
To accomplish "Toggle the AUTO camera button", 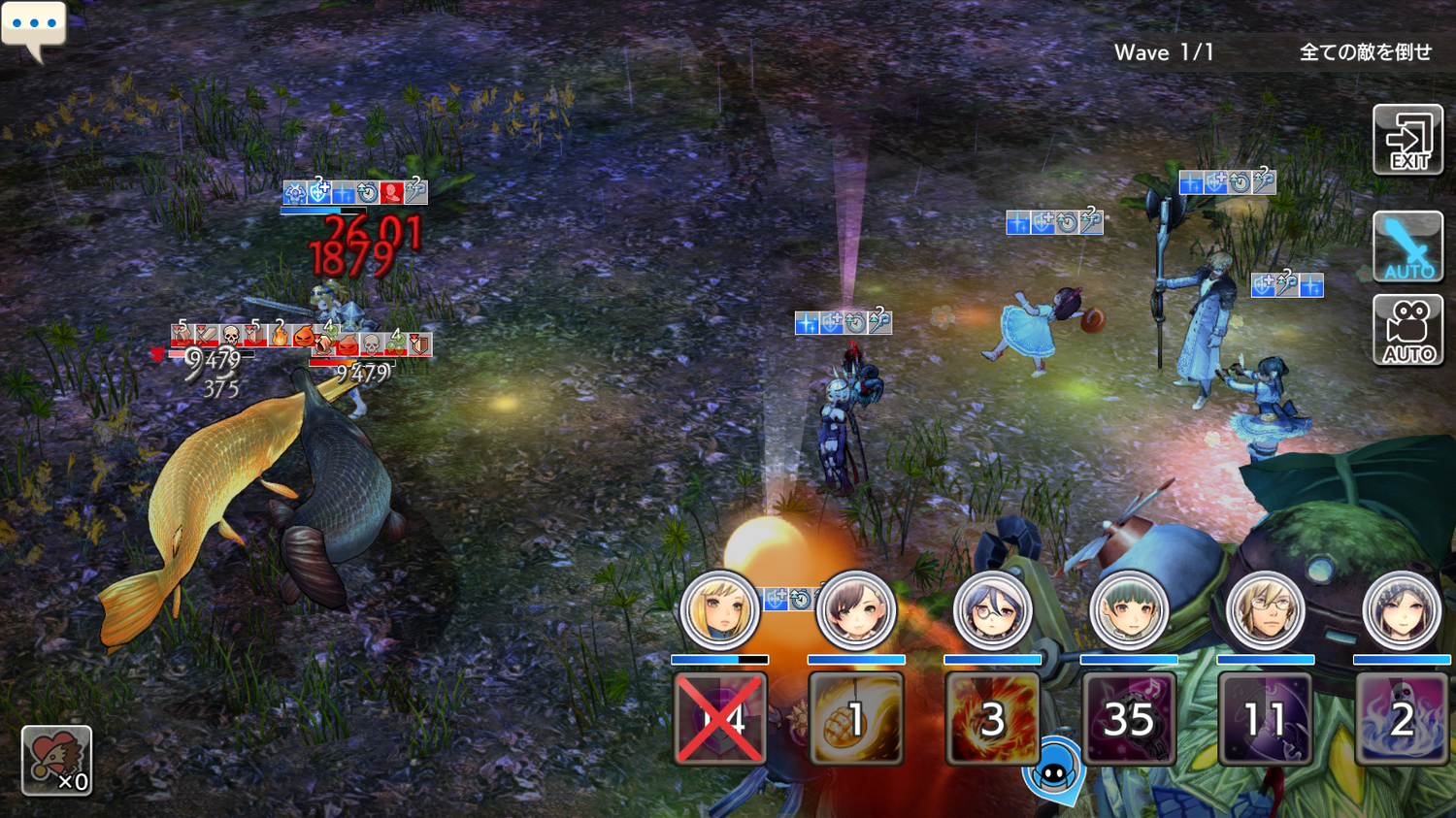I will click(1407, 331).
